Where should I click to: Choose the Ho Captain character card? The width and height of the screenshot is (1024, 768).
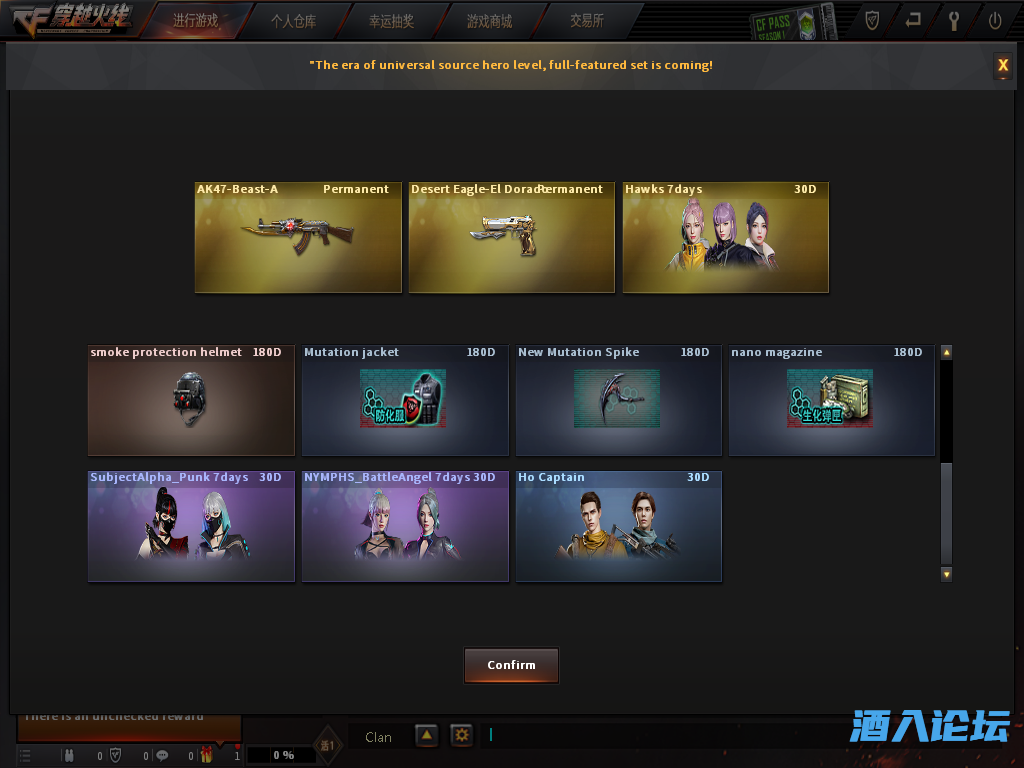click(x=618, y=526)
